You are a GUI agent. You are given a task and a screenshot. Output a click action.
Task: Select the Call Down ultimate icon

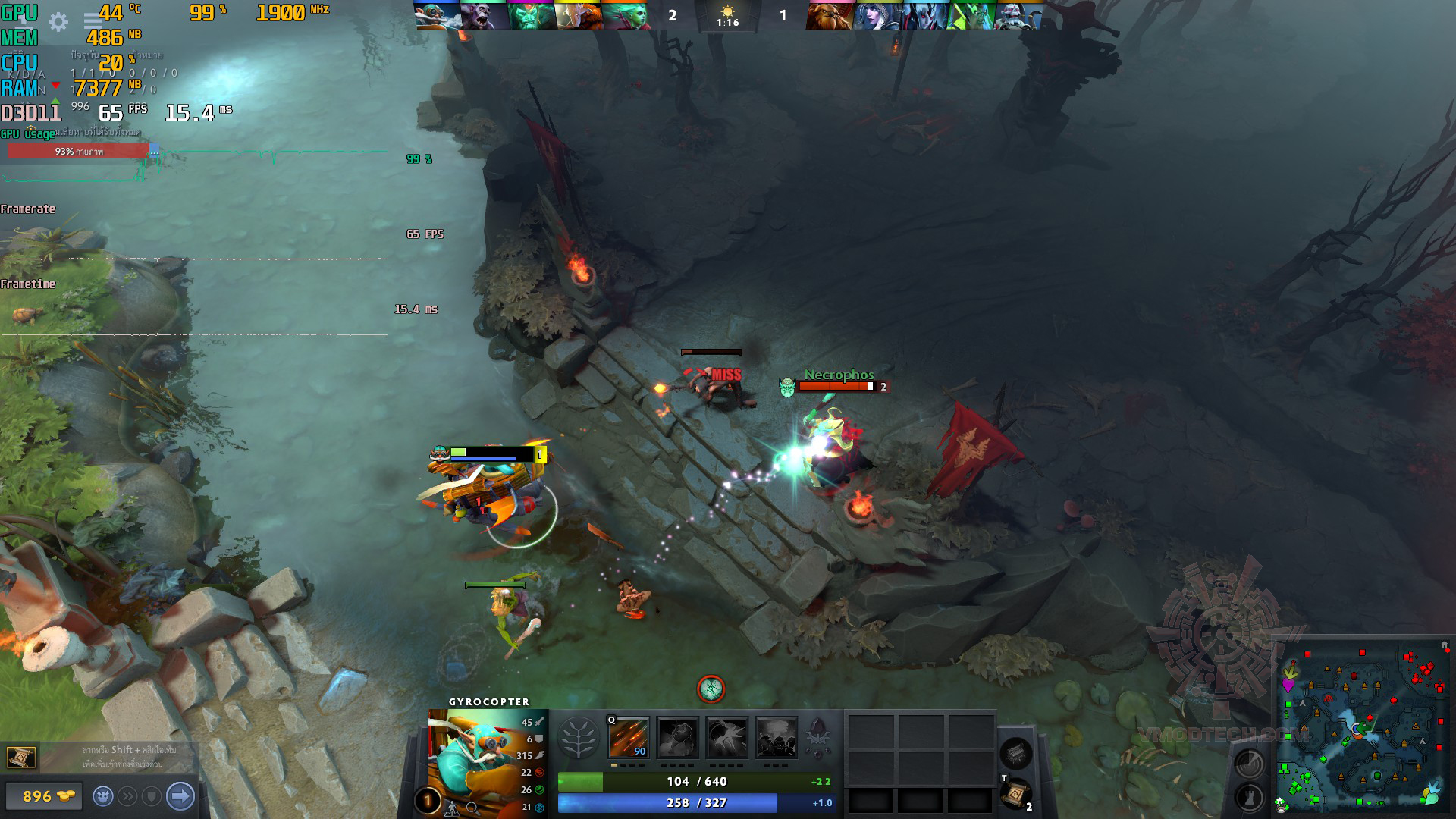coord(777,737)
